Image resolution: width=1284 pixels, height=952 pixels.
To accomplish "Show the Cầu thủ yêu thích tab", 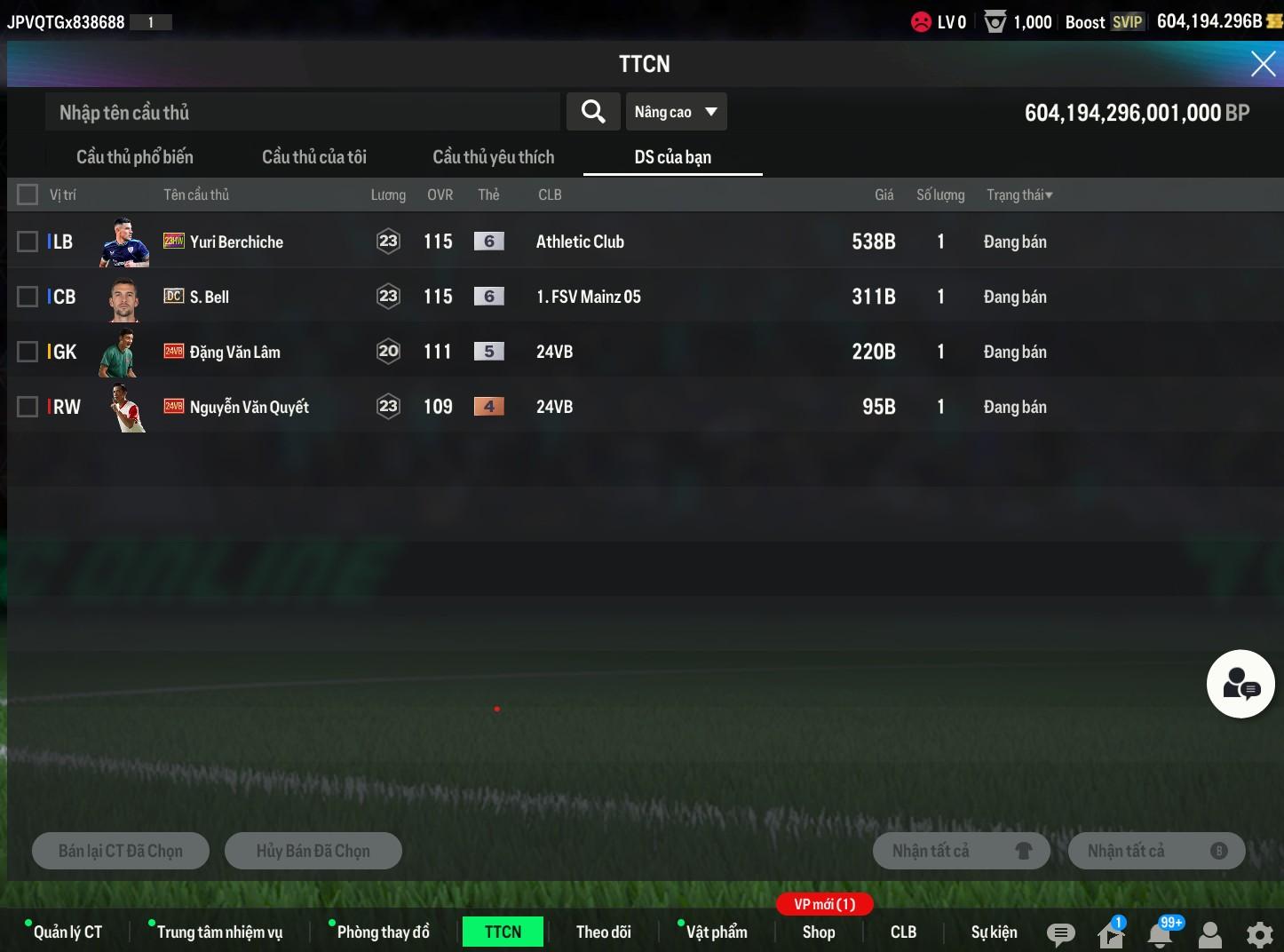I will (x=494, y=157).
